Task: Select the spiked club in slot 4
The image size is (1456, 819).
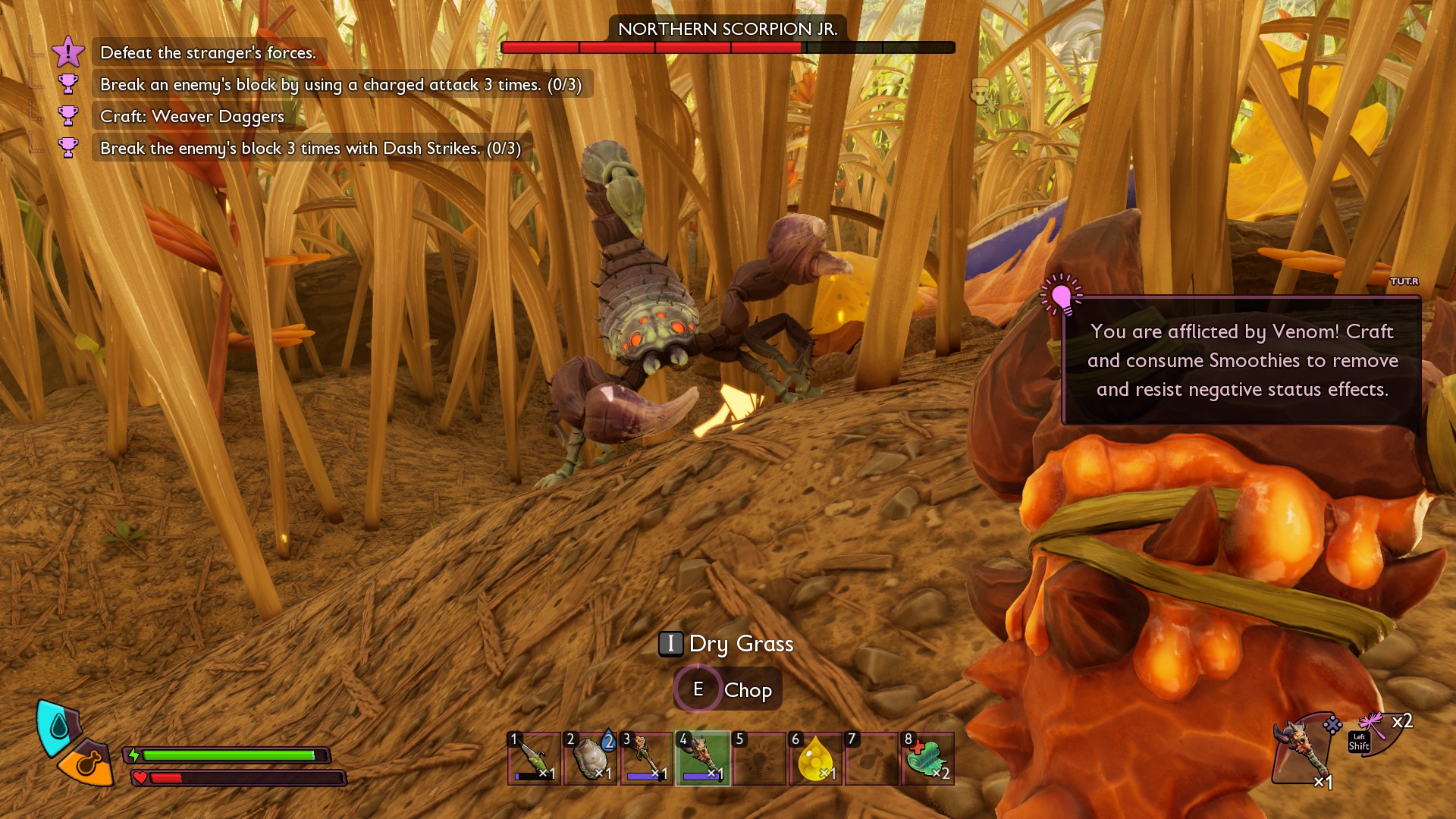Action: point(702,758)
